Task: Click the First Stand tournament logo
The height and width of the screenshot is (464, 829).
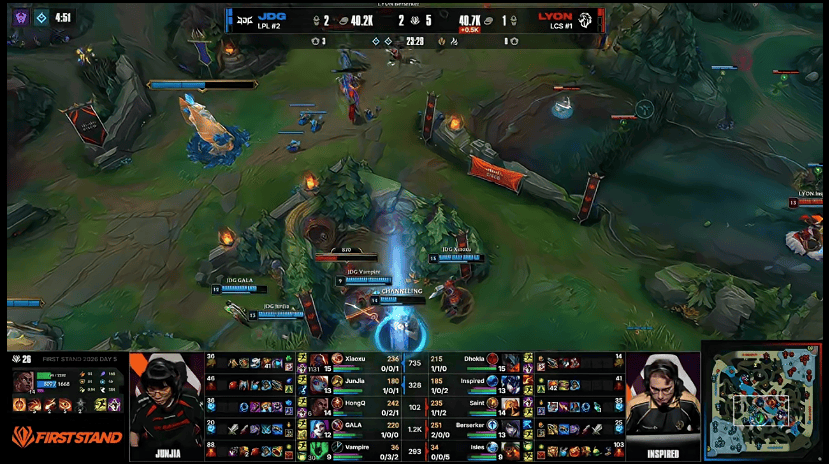Action: 68,437
